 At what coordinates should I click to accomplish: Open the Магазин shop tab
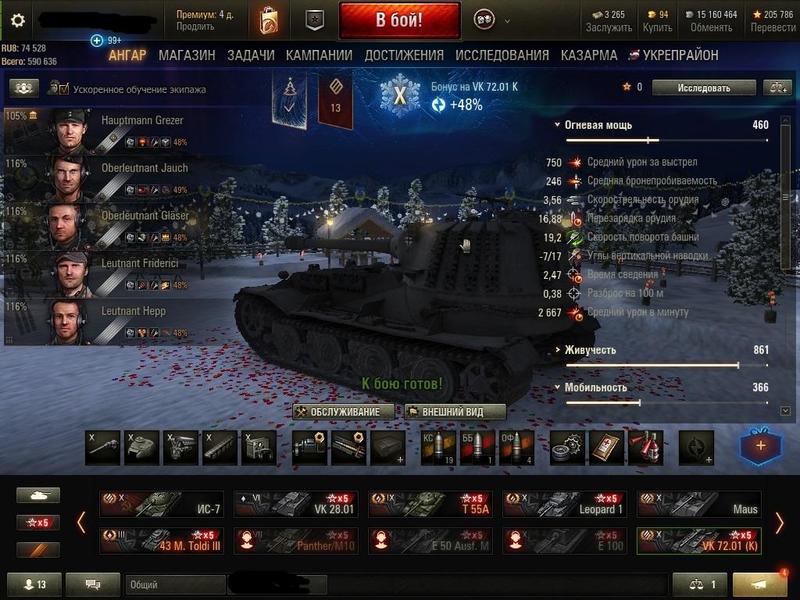(187, 56)
